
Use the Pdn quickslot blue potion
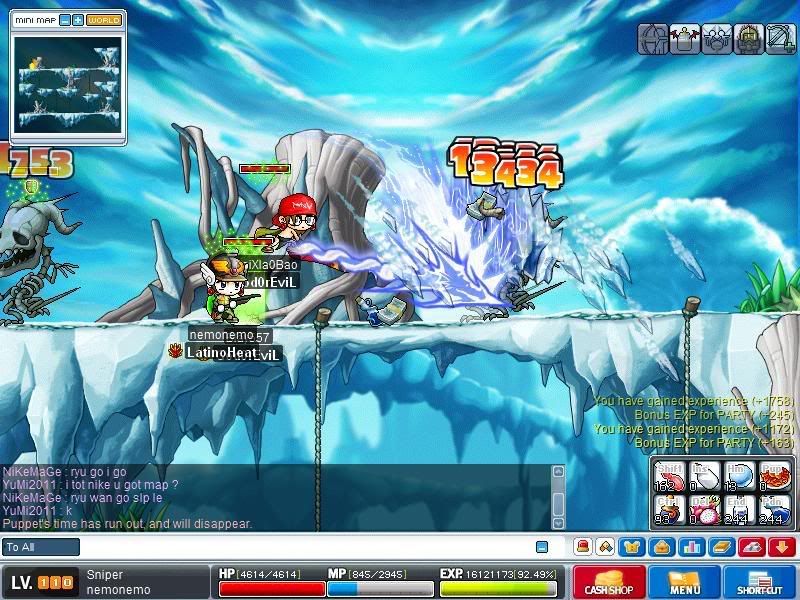click(771, 509)
